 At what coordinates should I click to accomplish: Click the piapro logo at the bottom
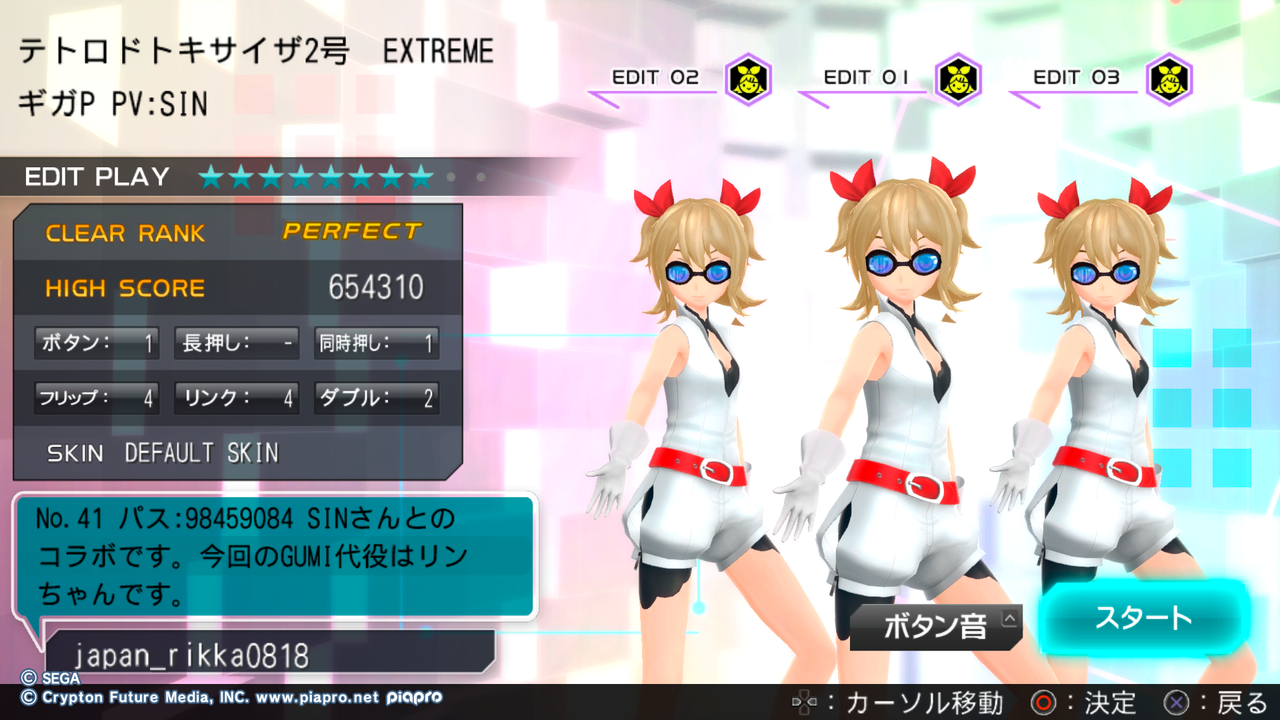point(412,699)
